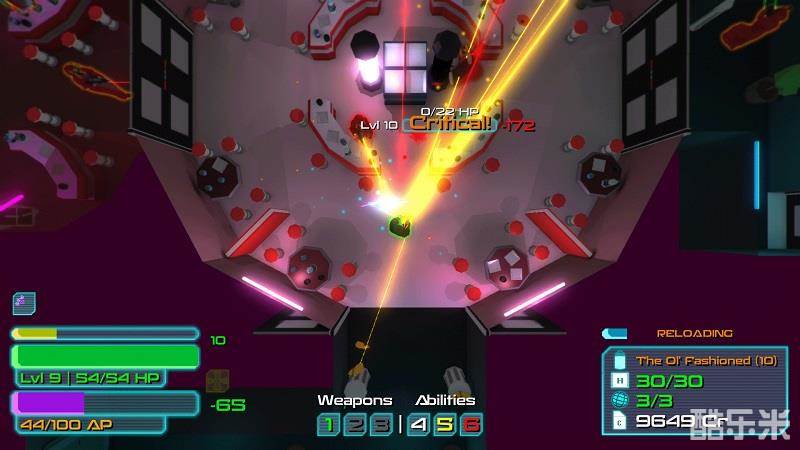The height and width of the screenshot is (450, 800).
Task: Trigger the red ability in slot 6
Action: pos(471,425)
